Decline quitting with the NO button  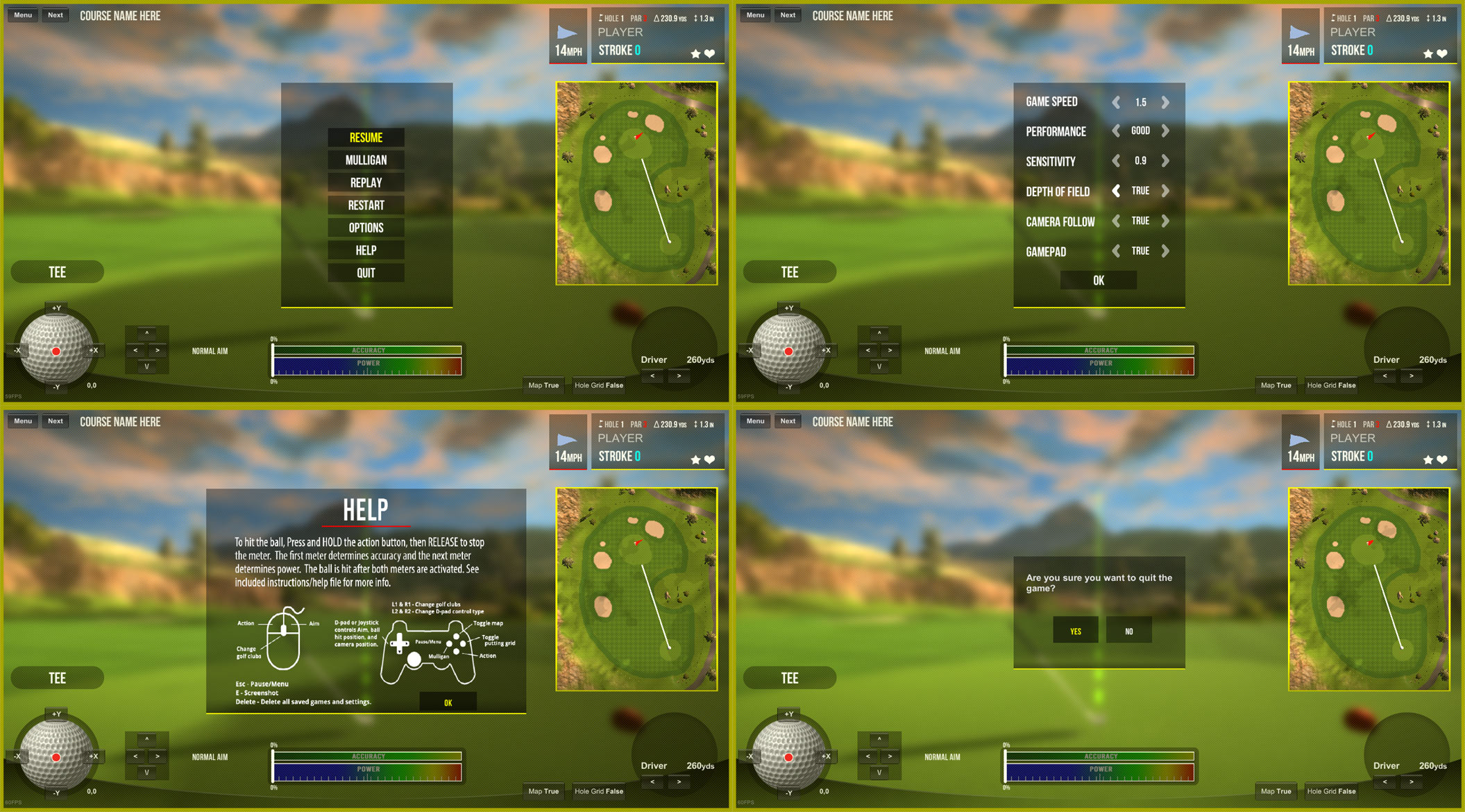tap(1128, 630)
